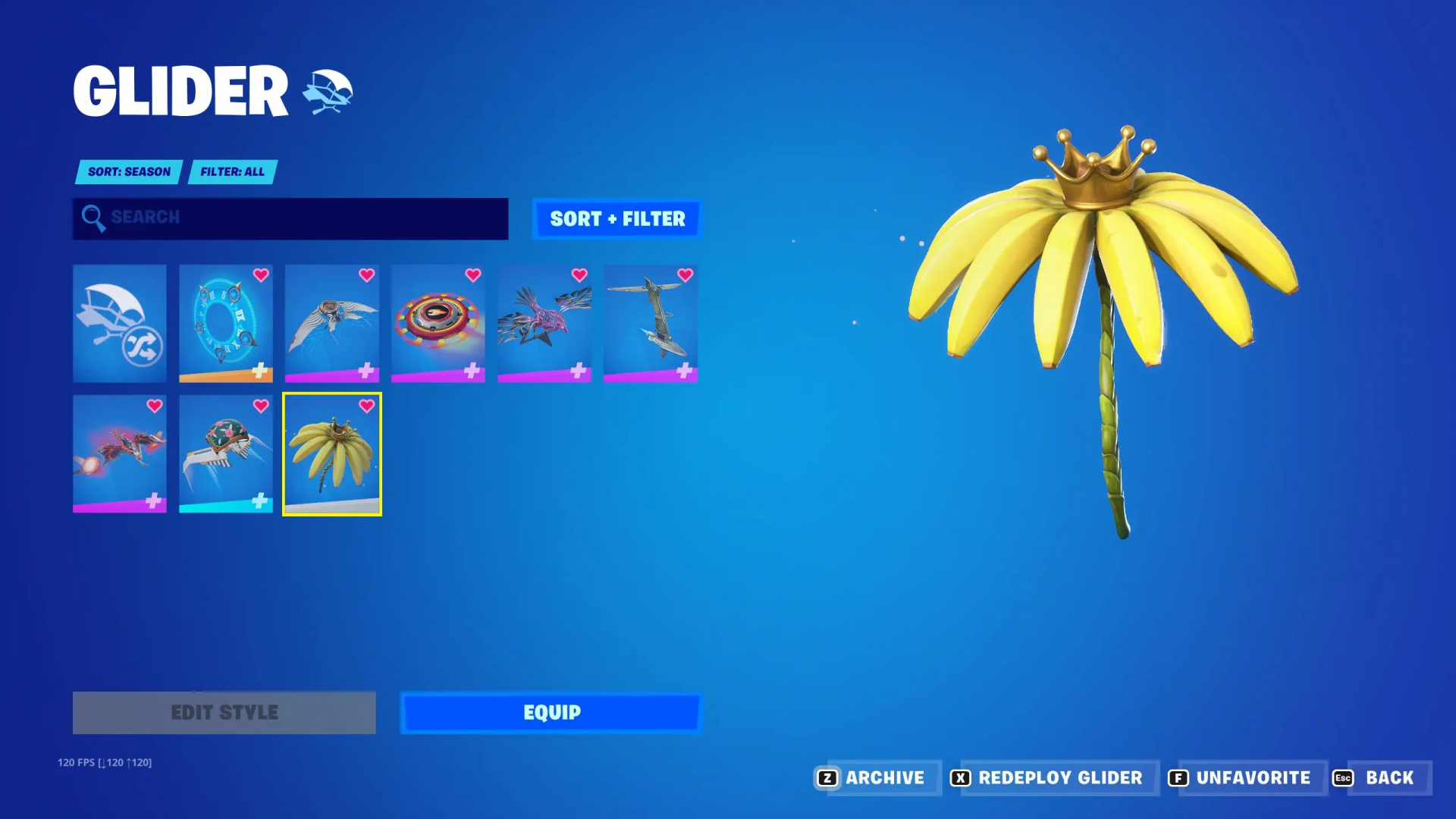Click the glider search field
Viewport: 1456px width, 819px height.
tap(290, 218)
